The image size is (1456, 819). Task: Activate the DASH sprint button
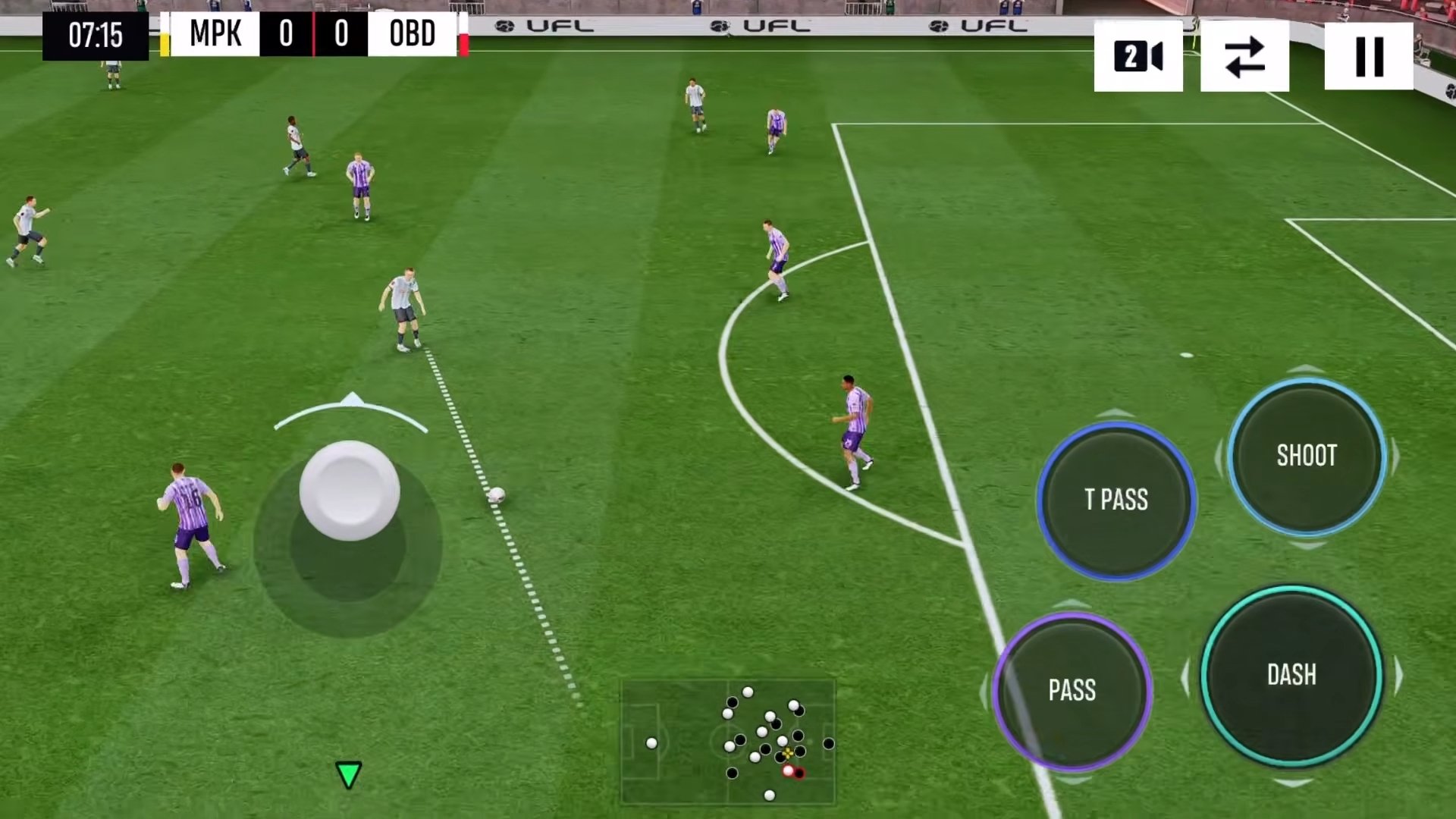[x=1291, y=675]
